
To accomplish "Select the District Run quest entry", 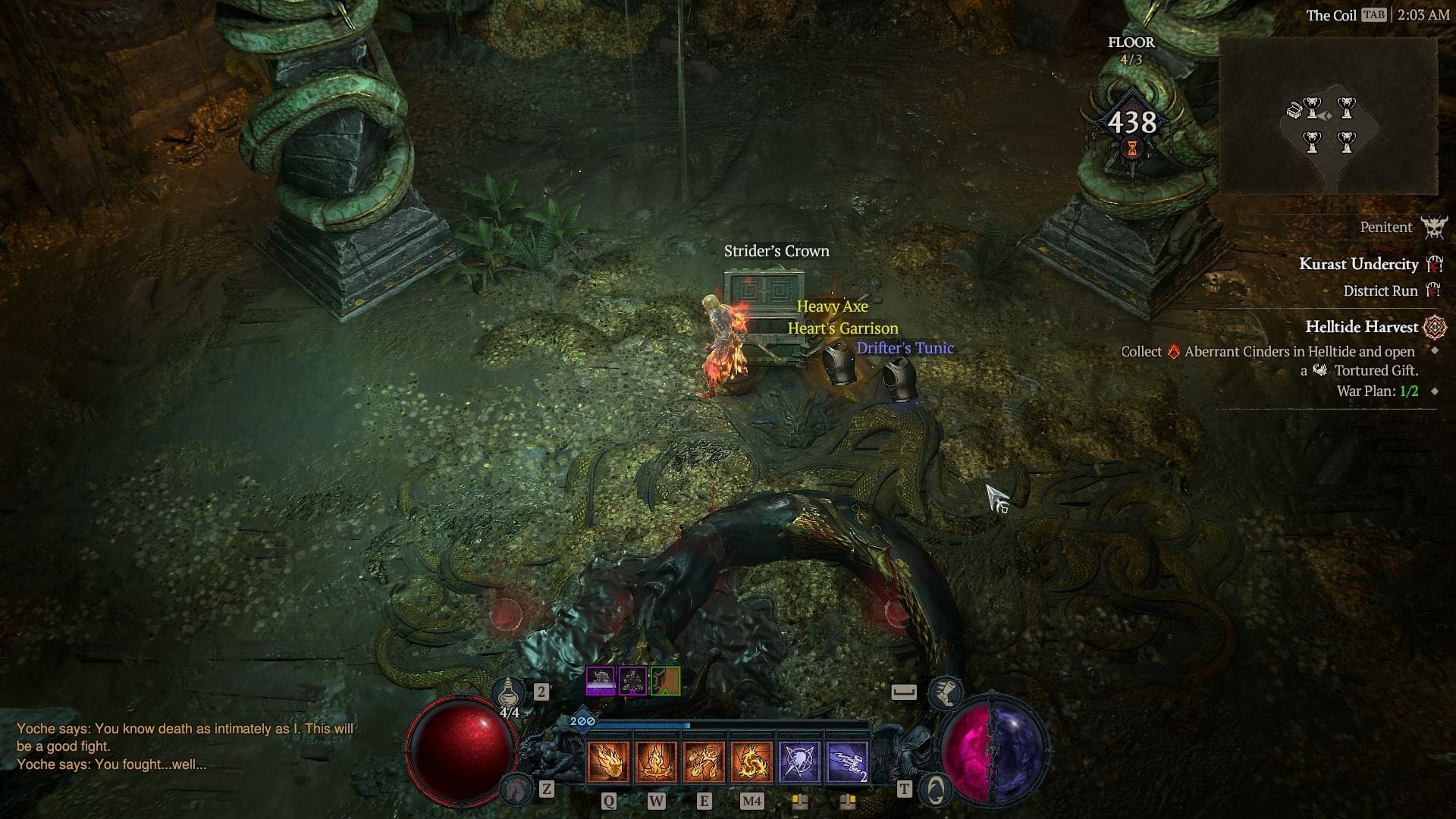I will click(x=1380, y=291).
